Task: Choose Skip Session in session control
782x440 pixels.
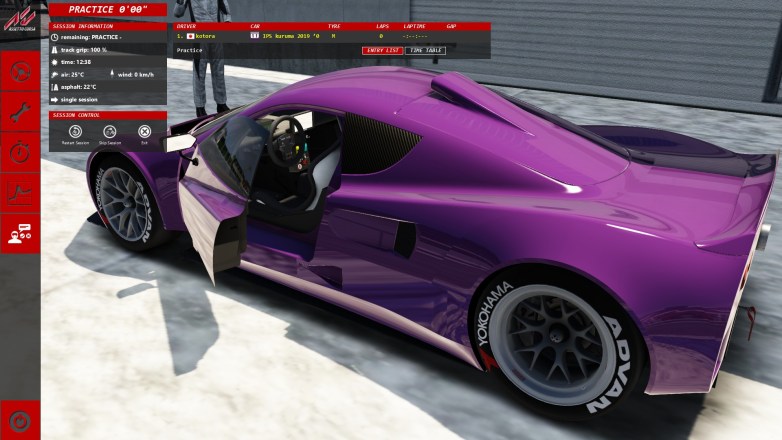Action: (x=110, y=131)
